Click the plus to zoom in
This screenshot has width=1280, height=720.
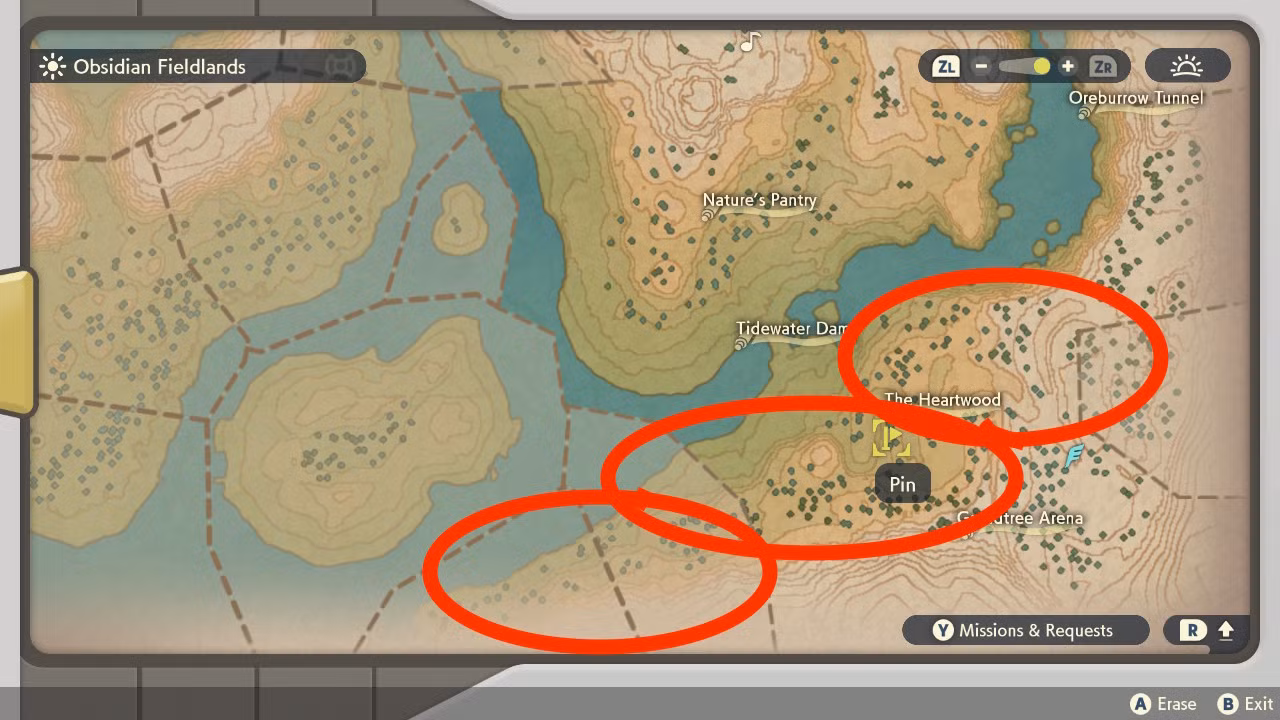[x=1067, y=66]
